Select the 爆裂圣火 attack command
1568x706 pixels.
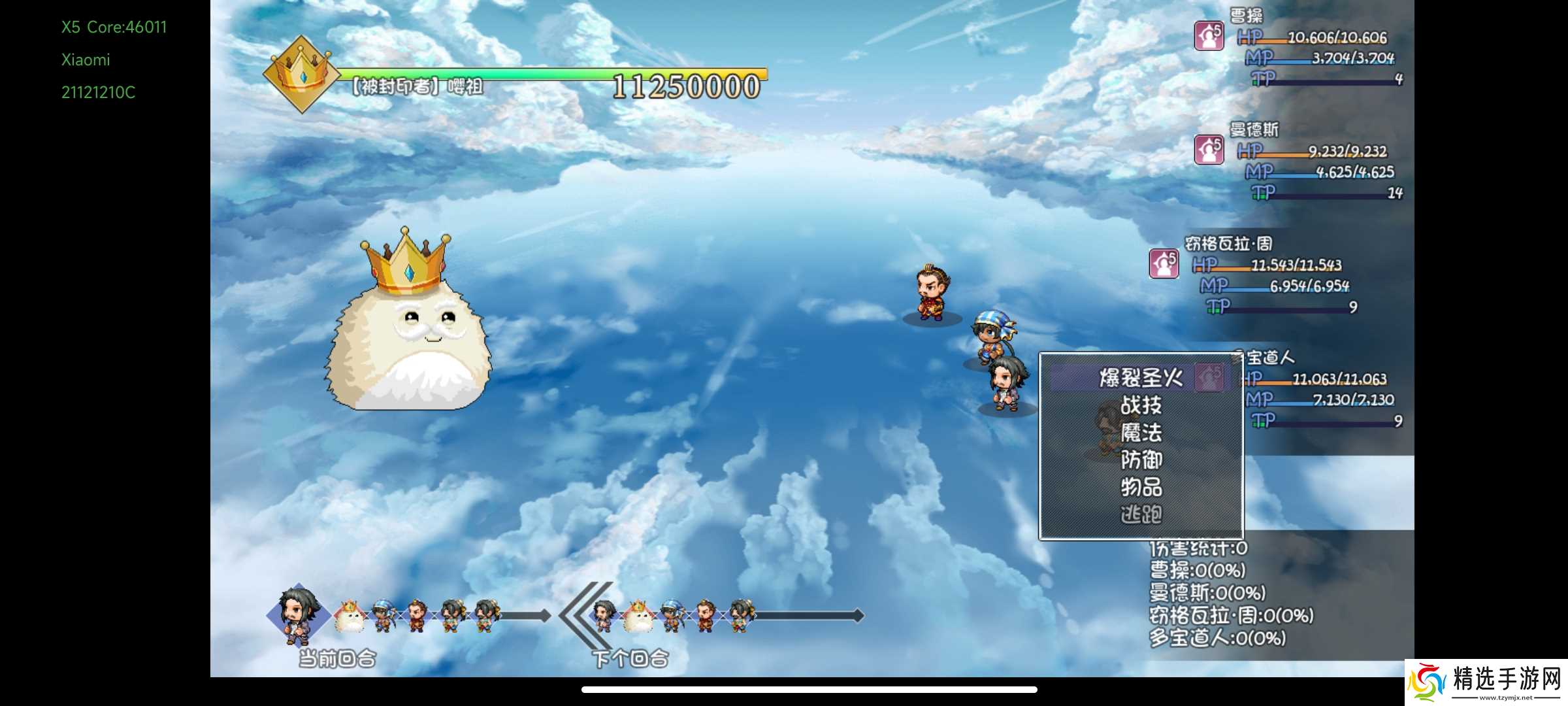point(1141,378)
